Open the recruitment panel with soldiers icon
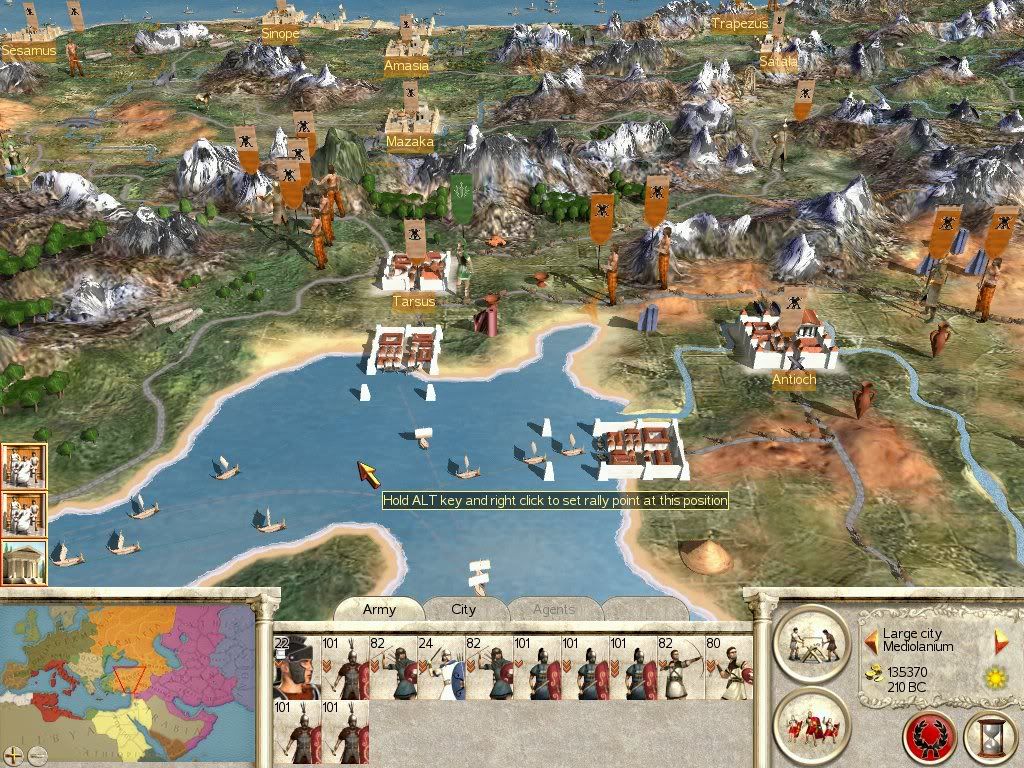The image size is (1024, 768). tap(811, 722)
